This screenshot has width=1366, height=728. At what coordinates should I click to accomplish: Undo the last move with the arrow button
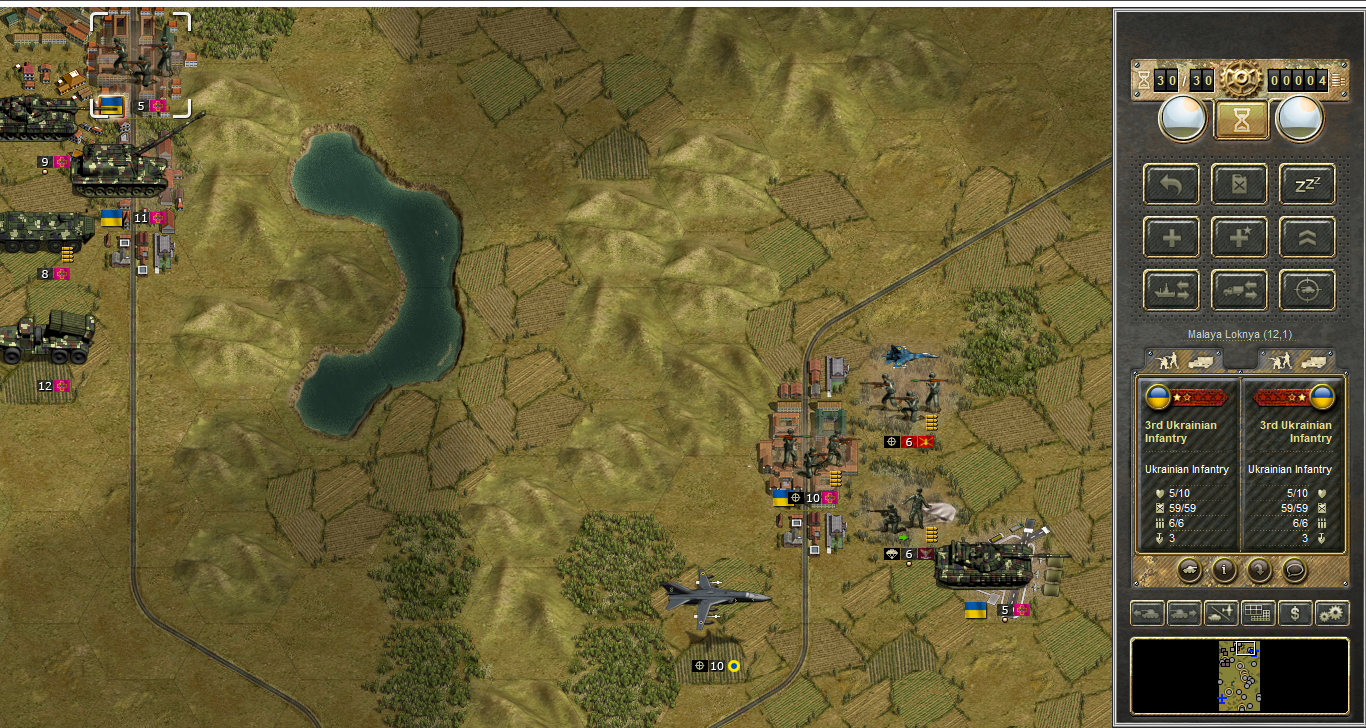[x=1172, y=184]
